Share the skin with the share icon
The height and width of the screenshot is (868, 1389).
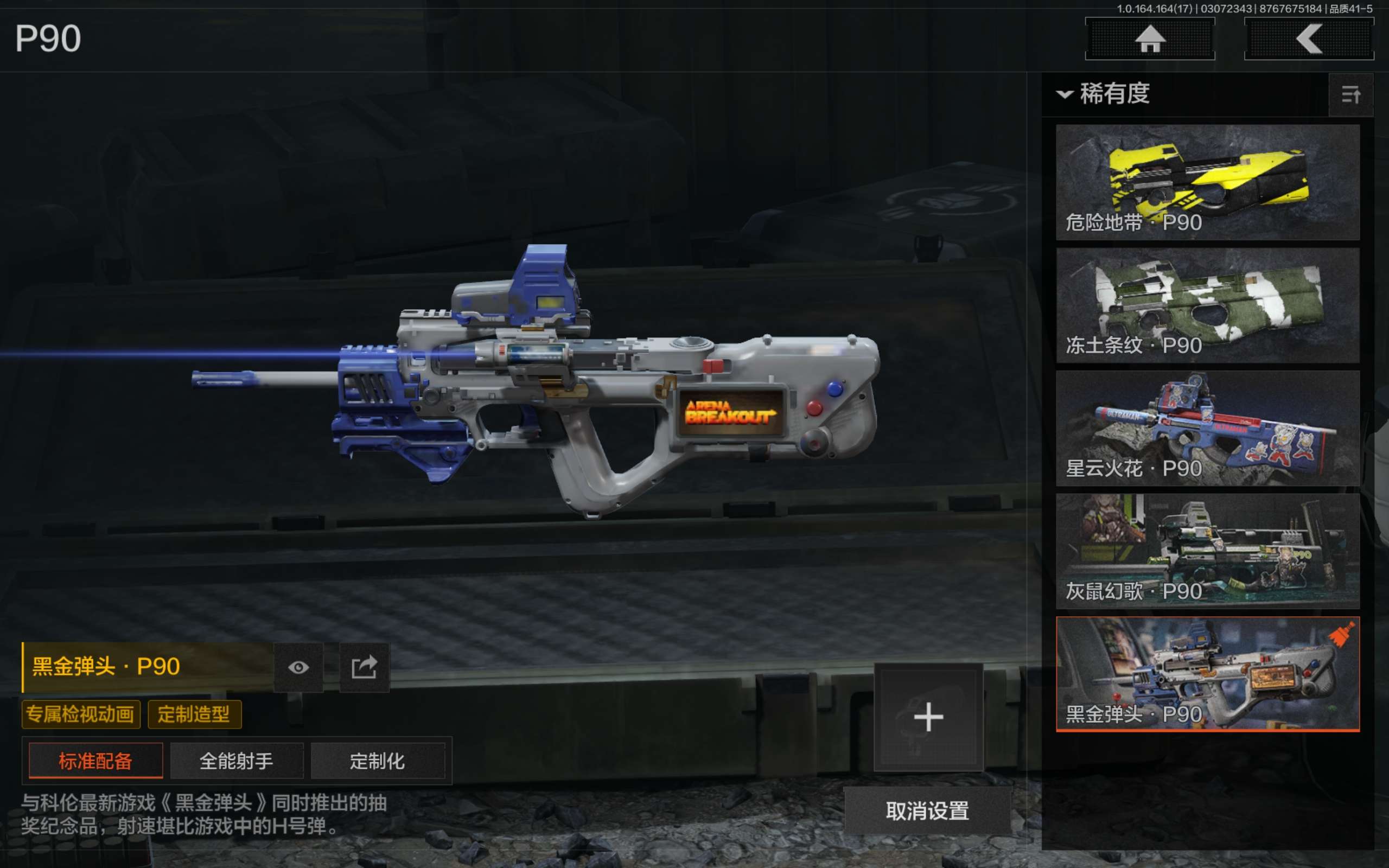tap(365, 667)
